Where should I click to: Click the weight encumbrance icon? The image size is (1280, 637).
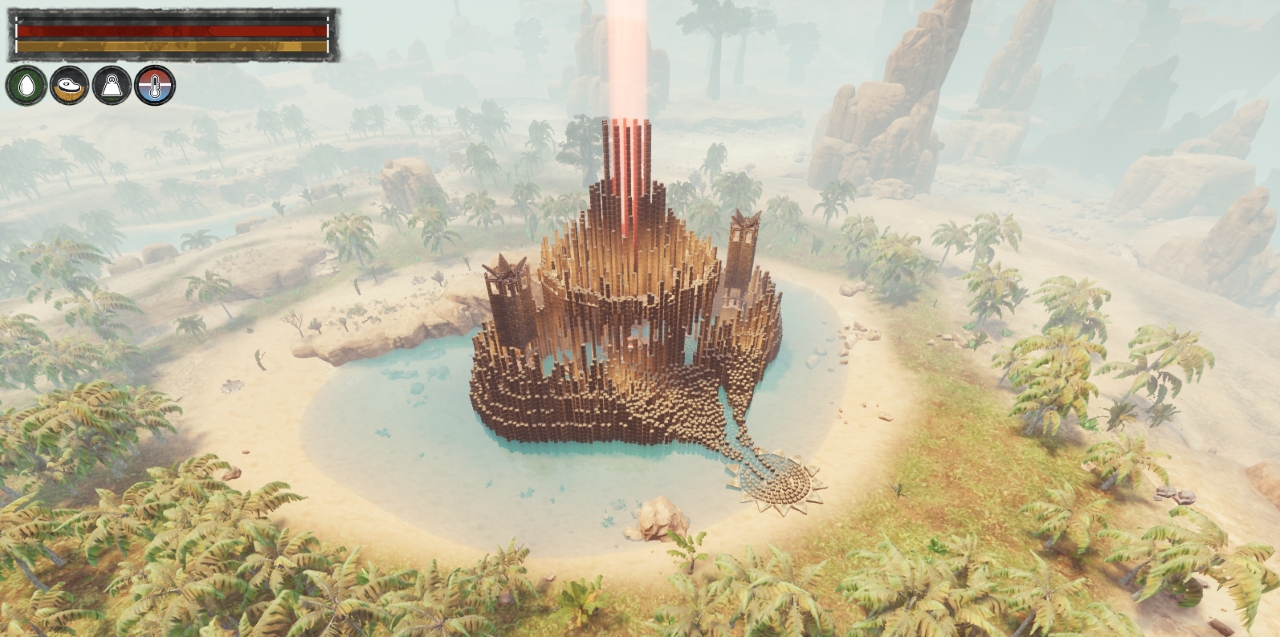pos(112,85)
